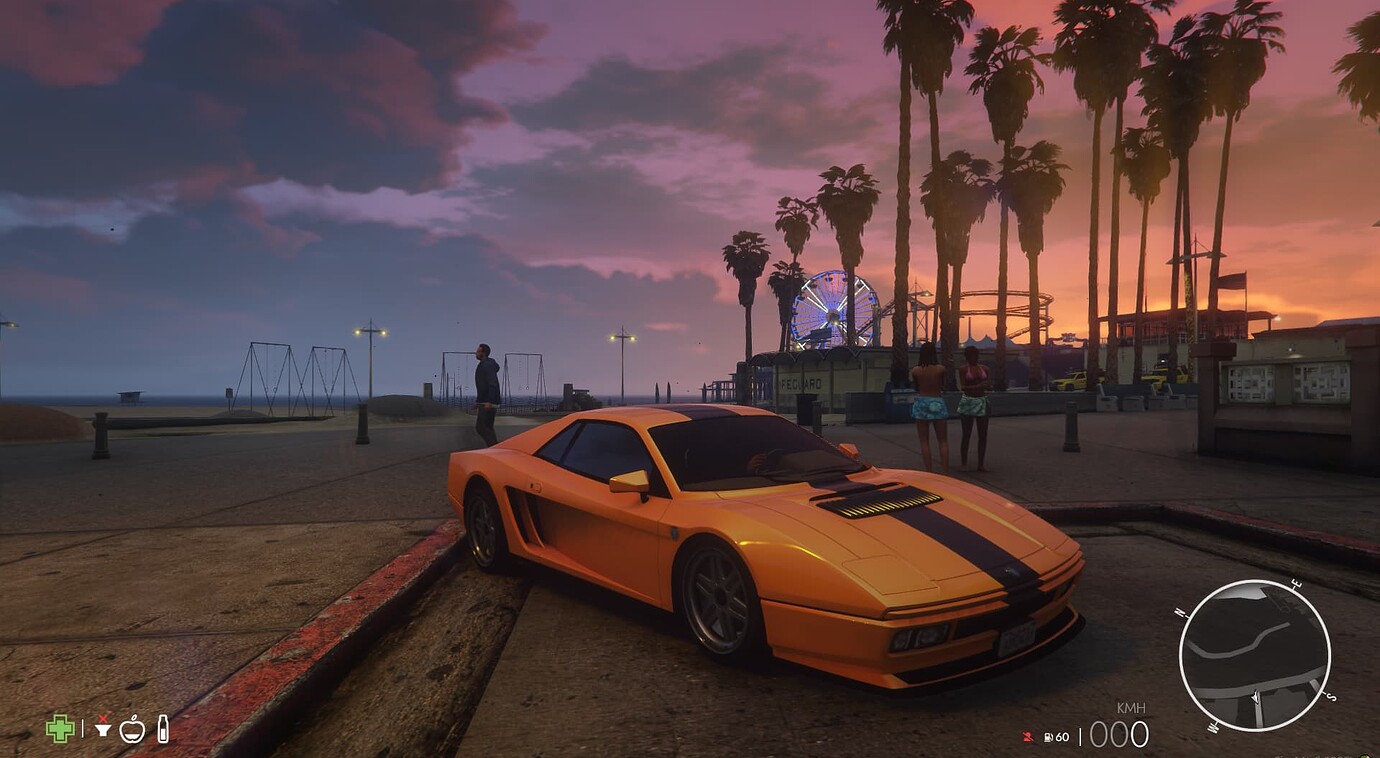The image size is (1380, 758).
Task: Select the apple hunger icon
Action: point(132,729)
